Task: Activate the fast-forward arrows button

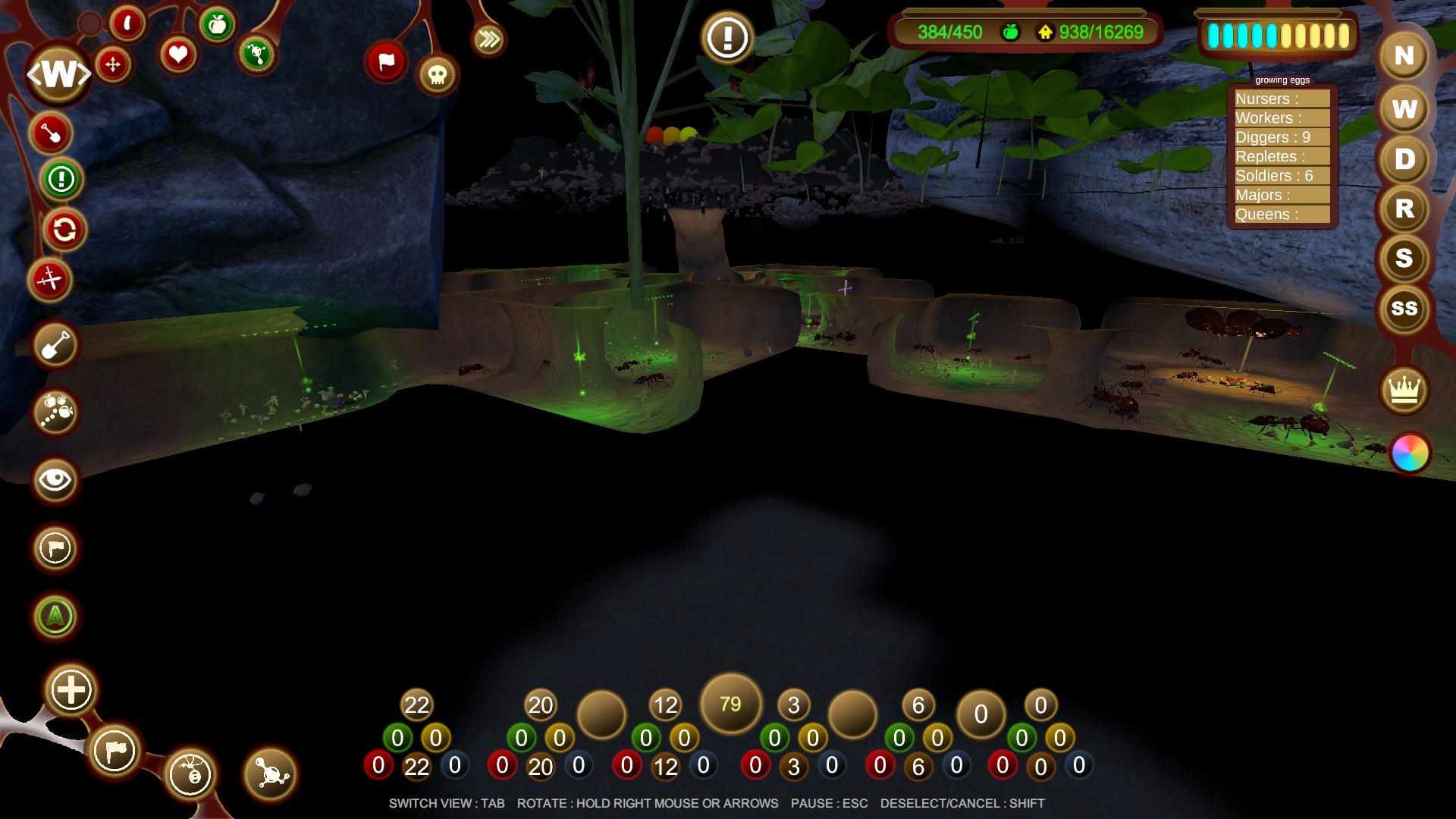Action: coord(489,39)
